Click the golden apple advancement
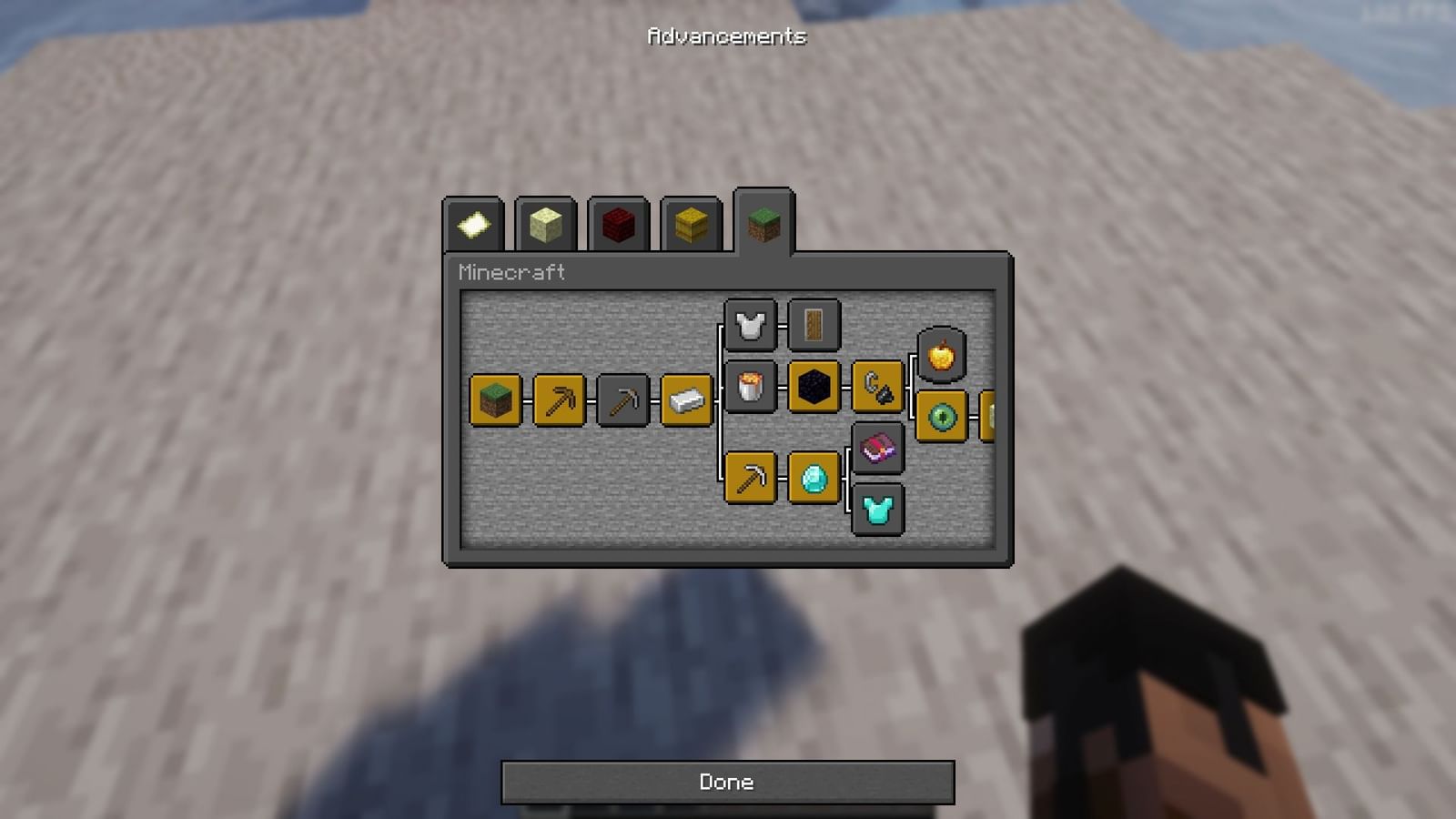This screenshot has height=819, width=1456. [941, 355]
